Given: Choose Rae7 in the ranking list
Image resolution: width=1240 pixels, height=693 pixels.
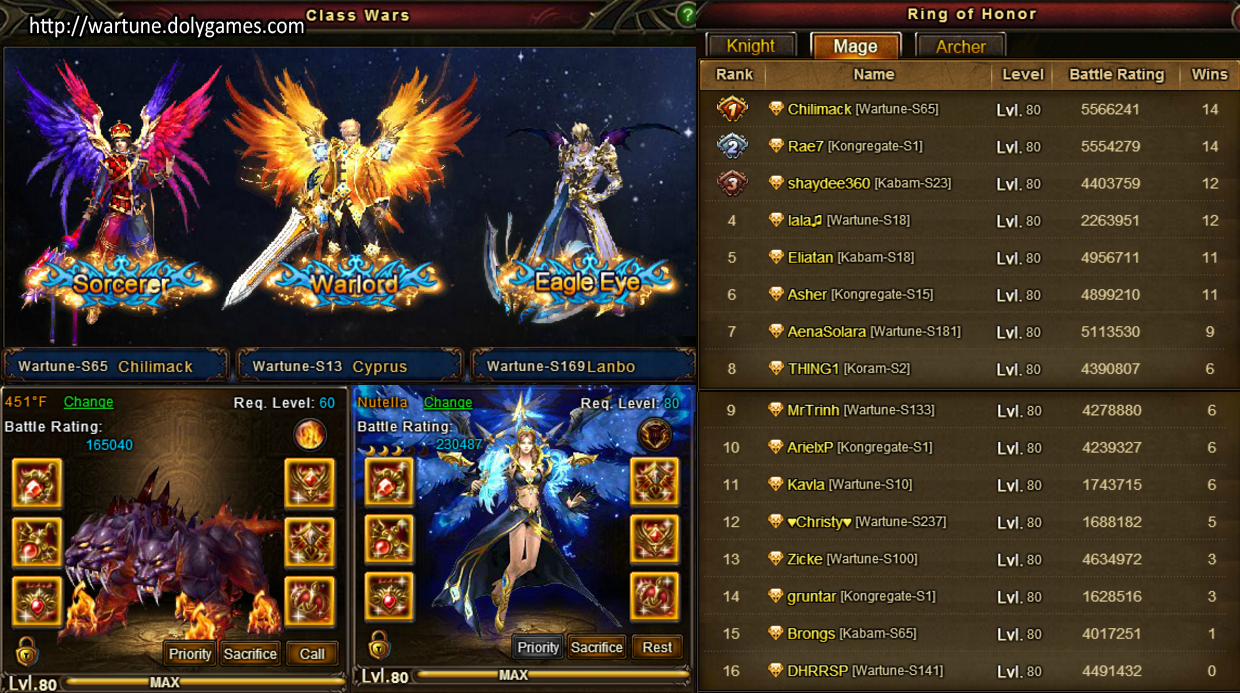Looking at the screenshot, I should pos(968,146).
